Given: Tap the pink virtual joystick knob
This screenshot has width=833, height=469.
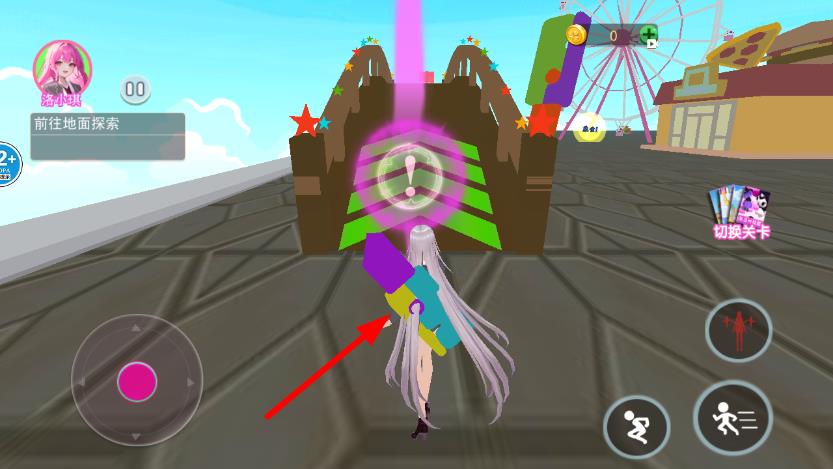Looking at the screenshot, I should (137, 381).
